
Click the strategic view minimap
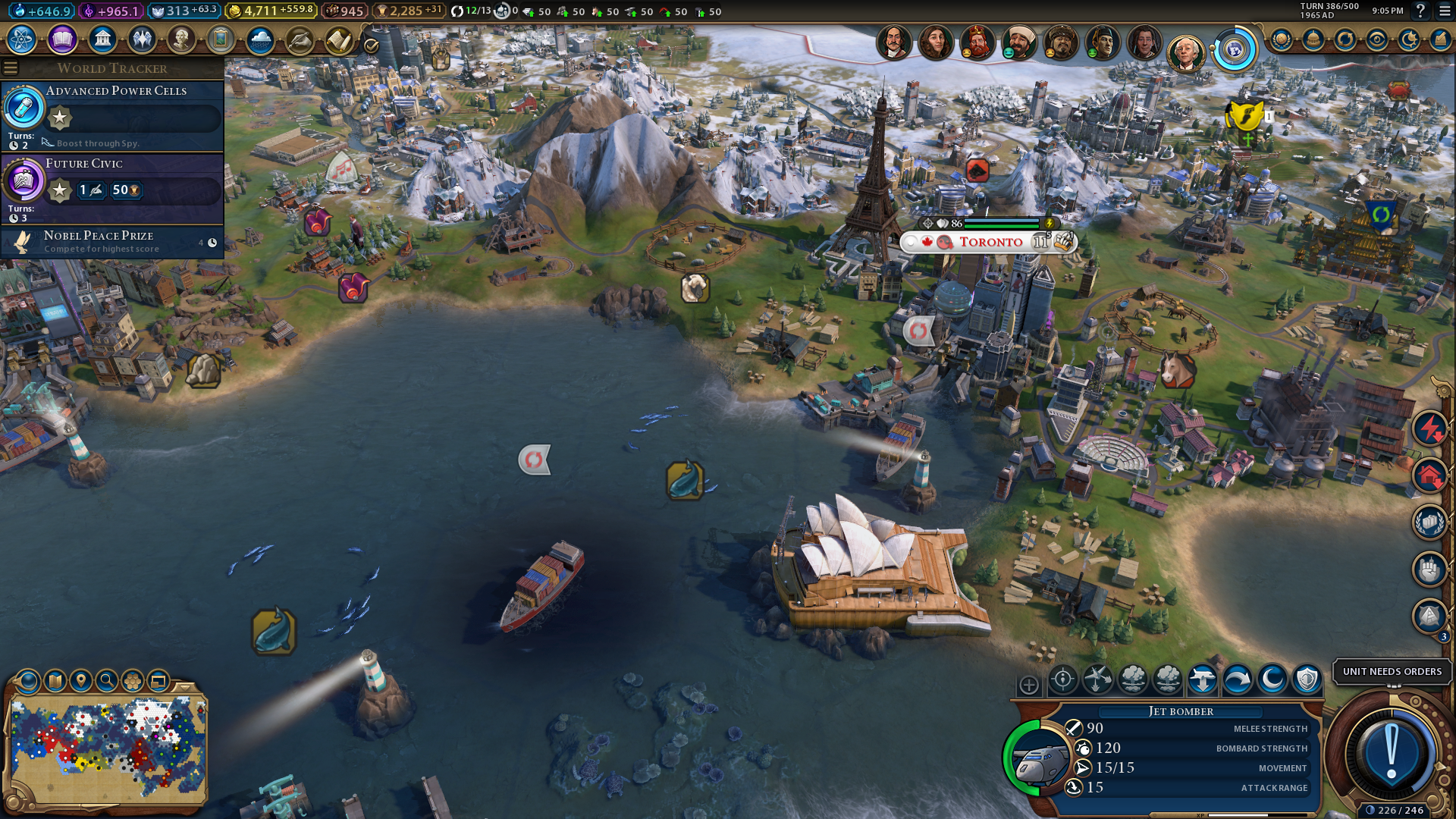(107, 749)
